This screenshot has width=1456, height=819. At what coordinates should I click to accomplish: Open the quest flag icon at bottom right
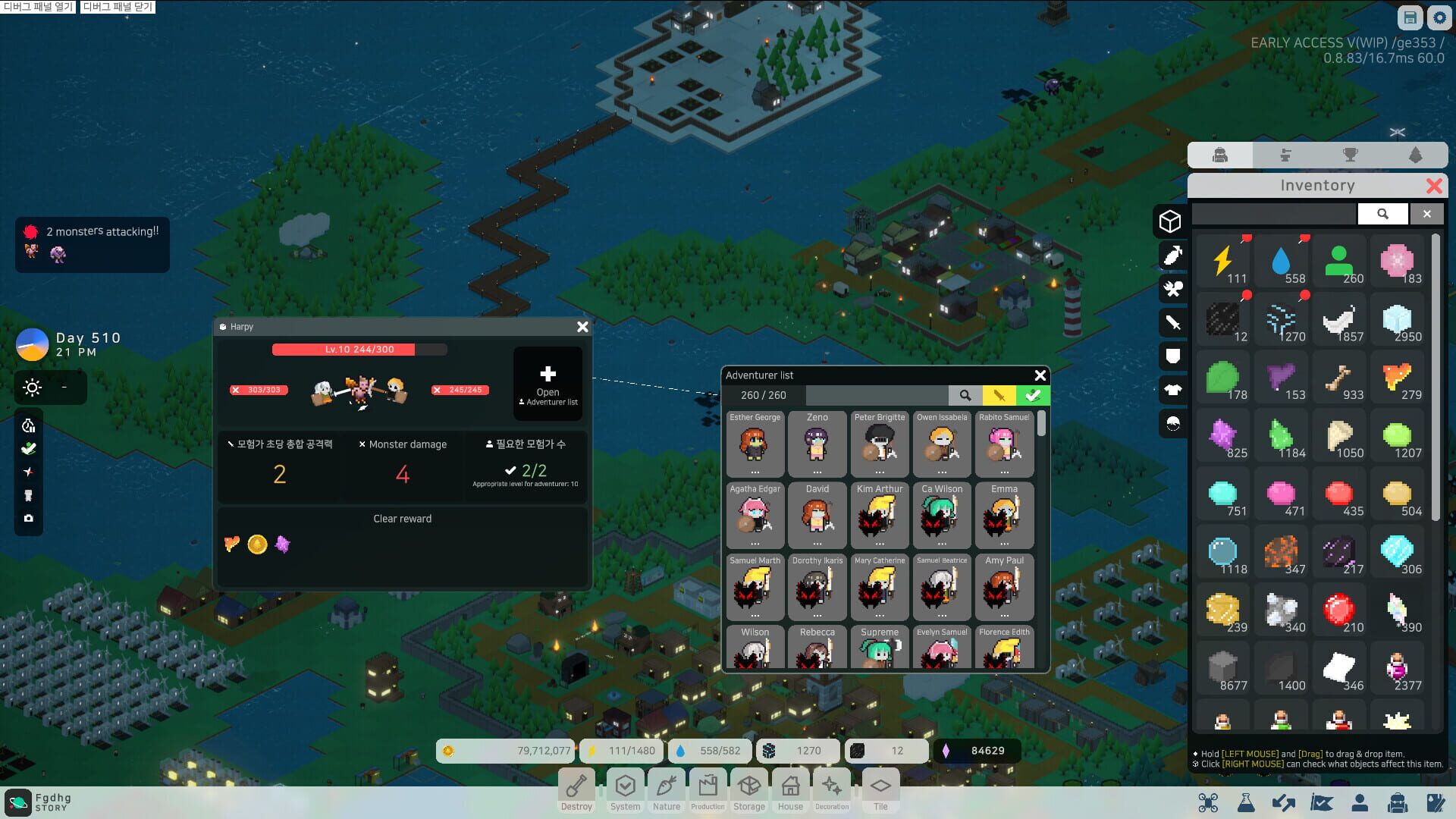[x=1322, y=802]
